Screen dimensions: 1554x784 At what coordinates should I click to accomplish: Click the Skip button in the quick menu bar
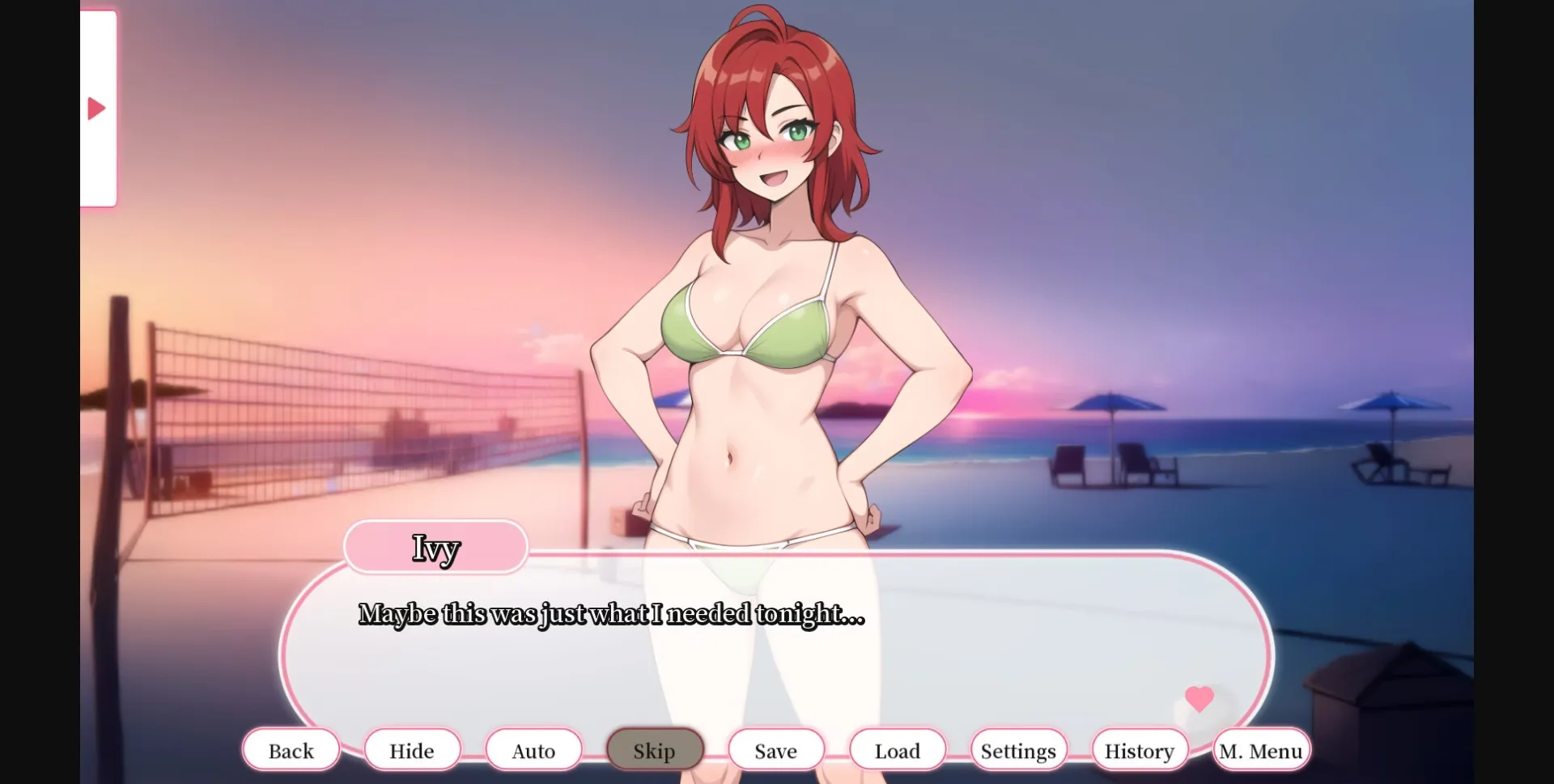(x=654, y=749)
